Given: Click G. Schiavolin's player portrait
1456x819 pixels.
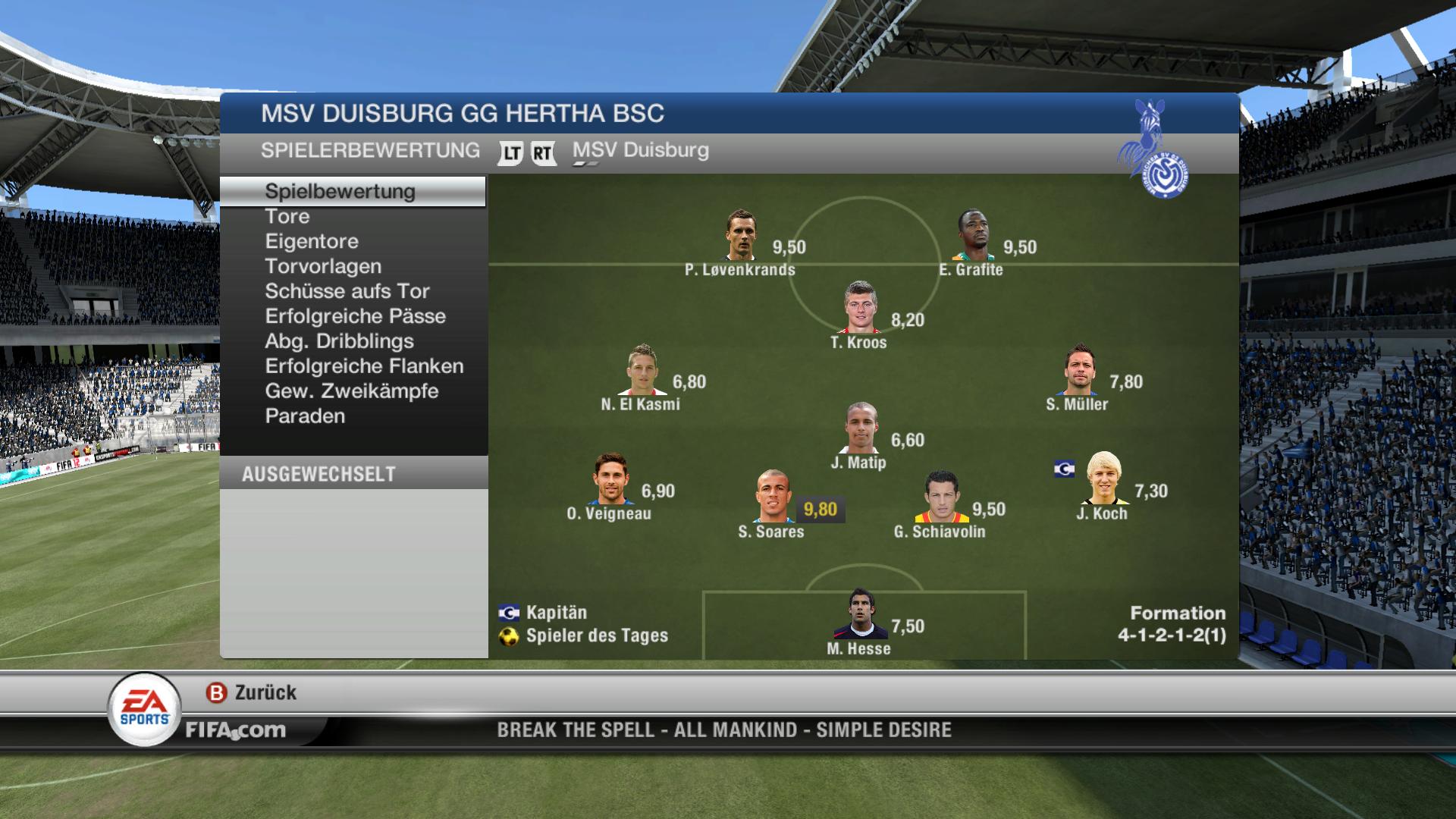Looking at the screenshot, I should [942, 498].
